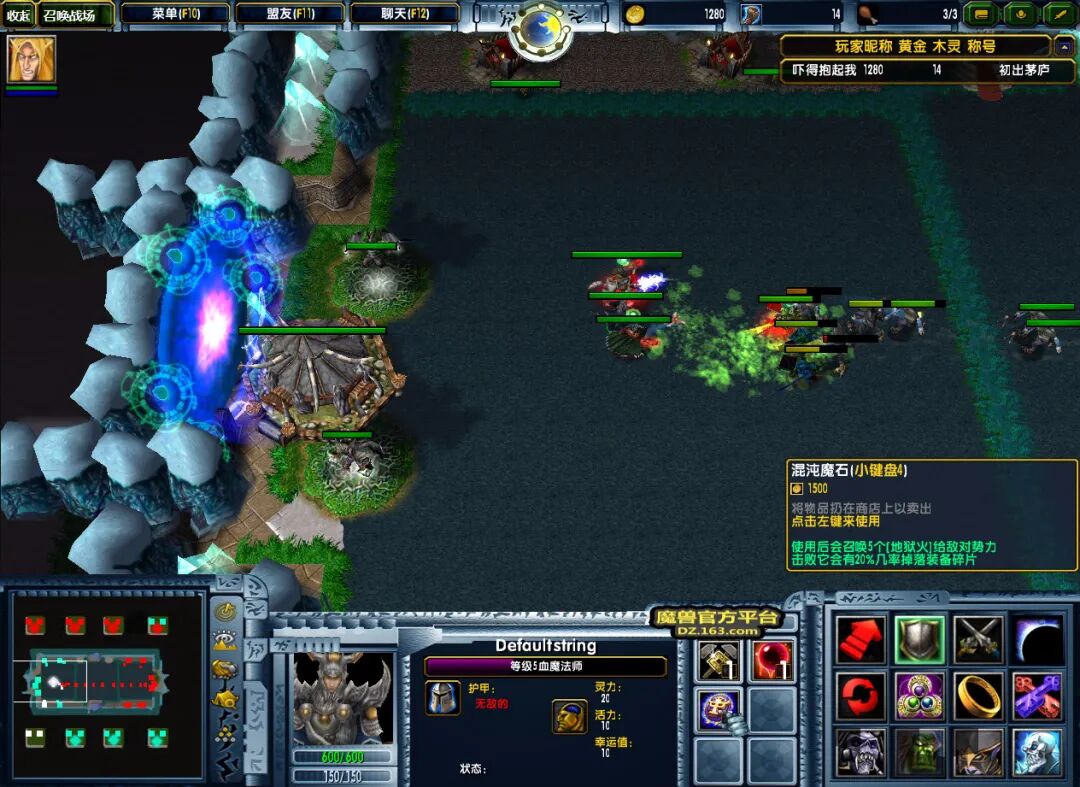Screen dimensions: 1080x787
Task: Open the 聊天 (F12) chat log
Action: (x=405, y=14)
